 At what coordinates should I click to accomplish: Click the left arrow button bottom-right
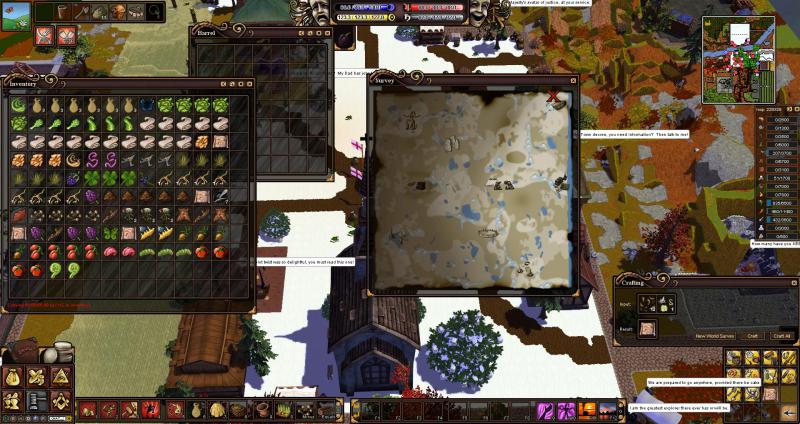point(789,411)
